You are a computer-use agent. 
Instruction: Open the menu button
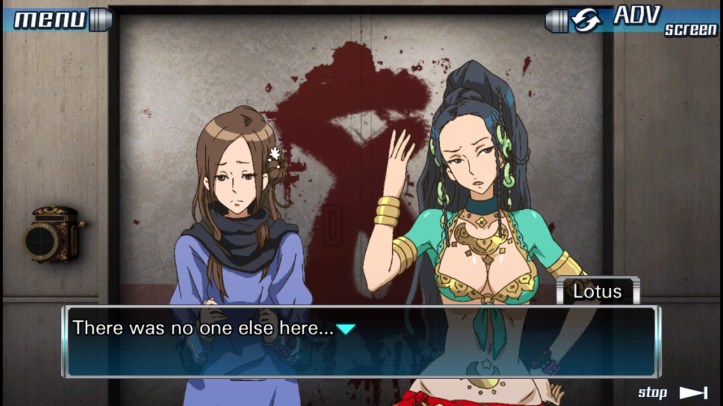click(x=55, y=18)
